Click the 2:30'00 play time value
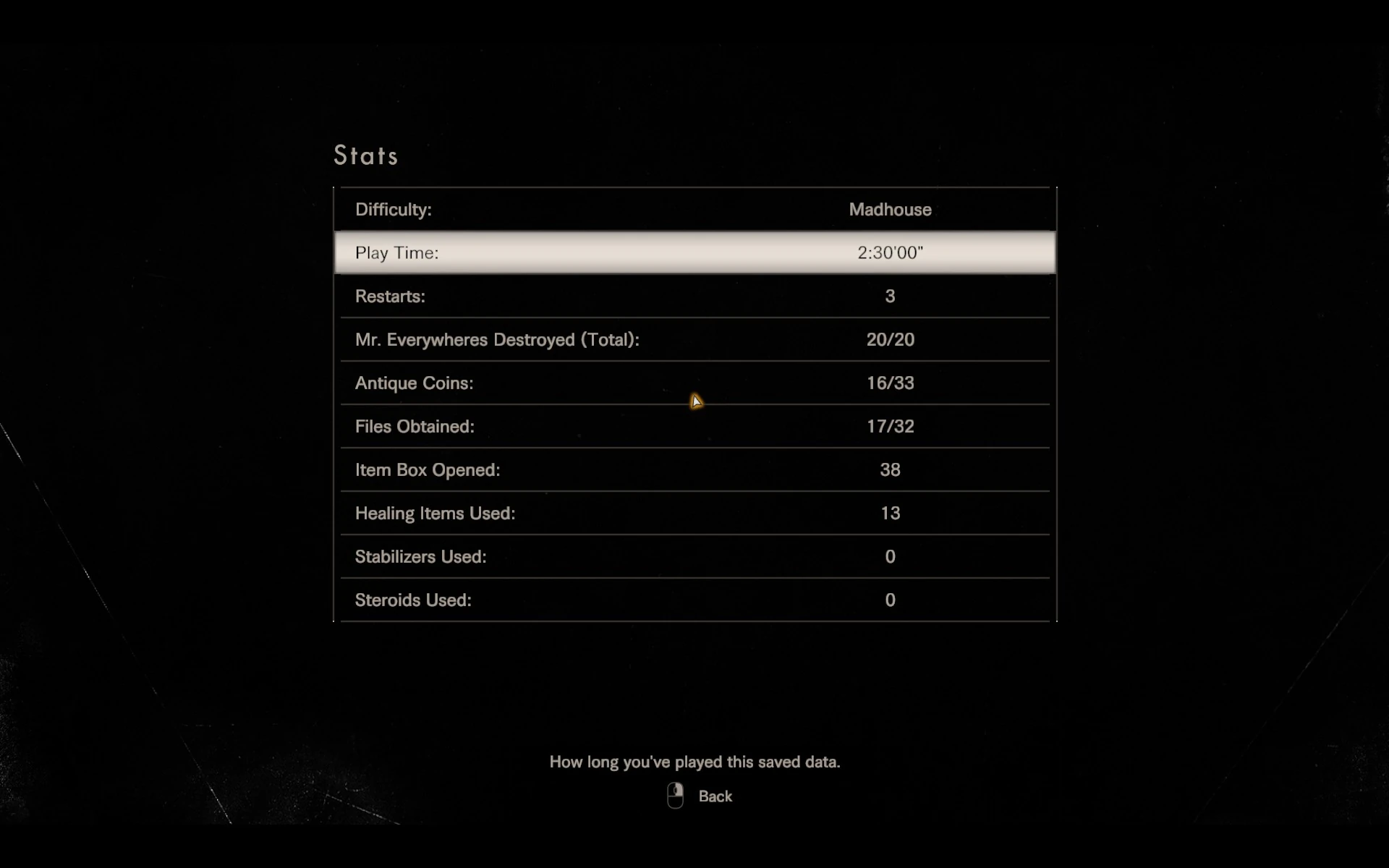This screenshot has height=868, width=1389. [x=890, y=252]
